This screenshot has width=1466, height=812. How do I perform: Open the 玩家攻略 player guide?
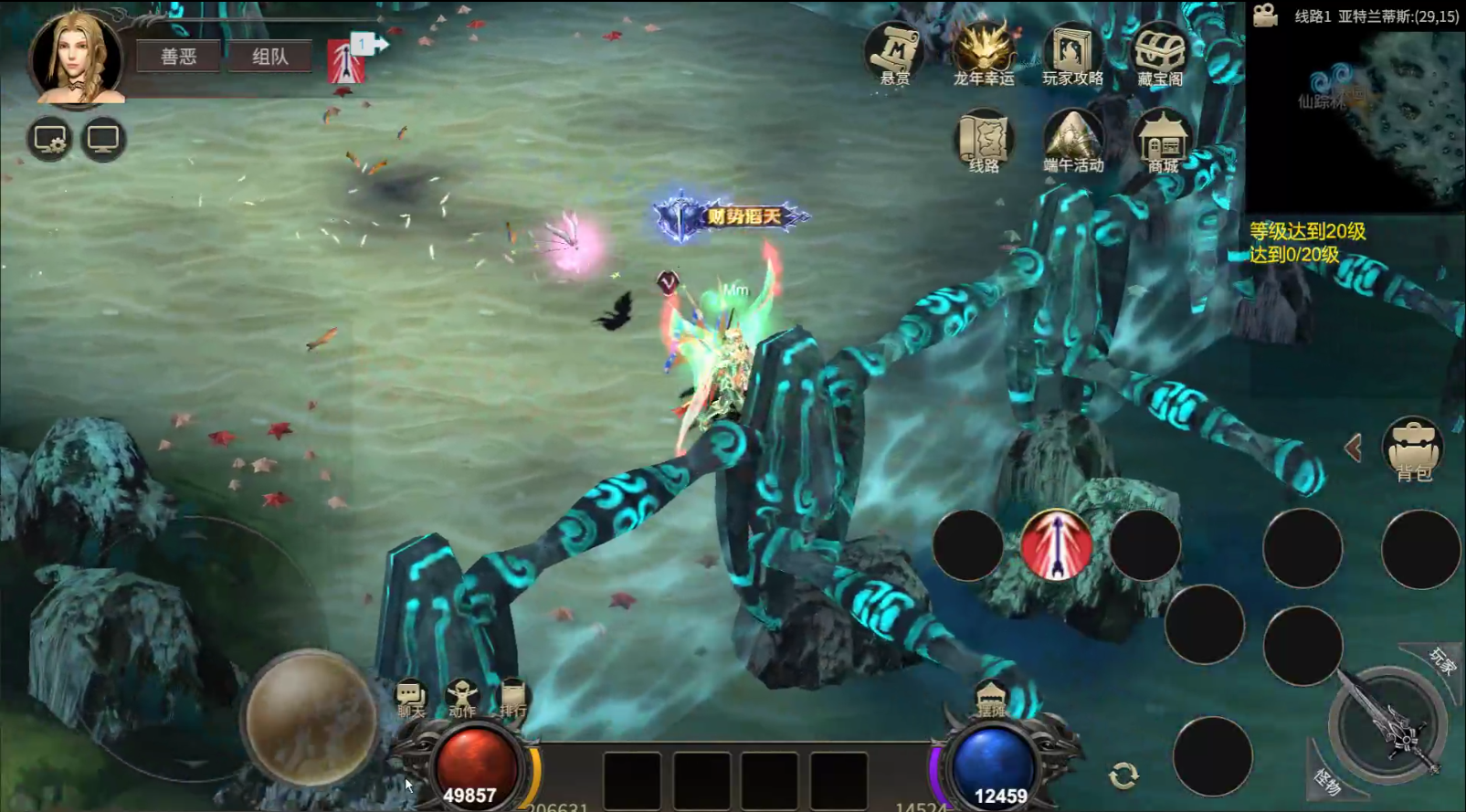click(1072, 55)
